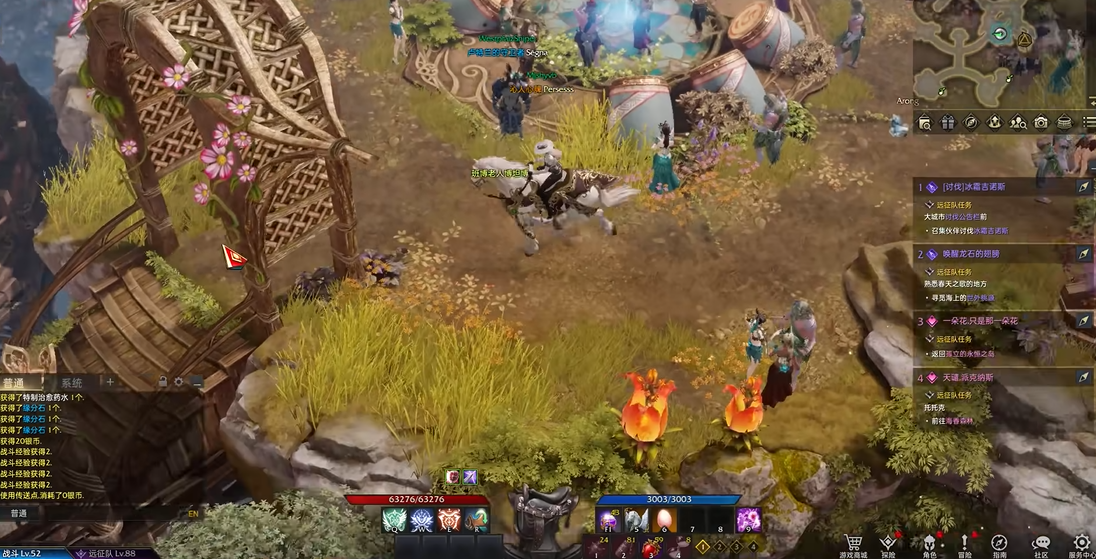Minimize the chat window

(x=197, y=382)
